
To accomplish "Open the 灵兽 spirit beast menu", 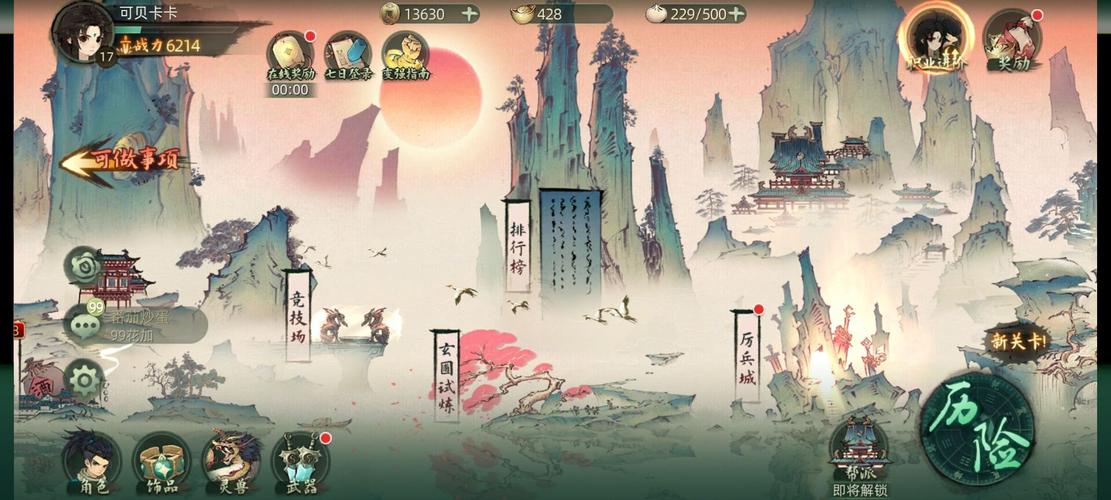I will (231, 461).
